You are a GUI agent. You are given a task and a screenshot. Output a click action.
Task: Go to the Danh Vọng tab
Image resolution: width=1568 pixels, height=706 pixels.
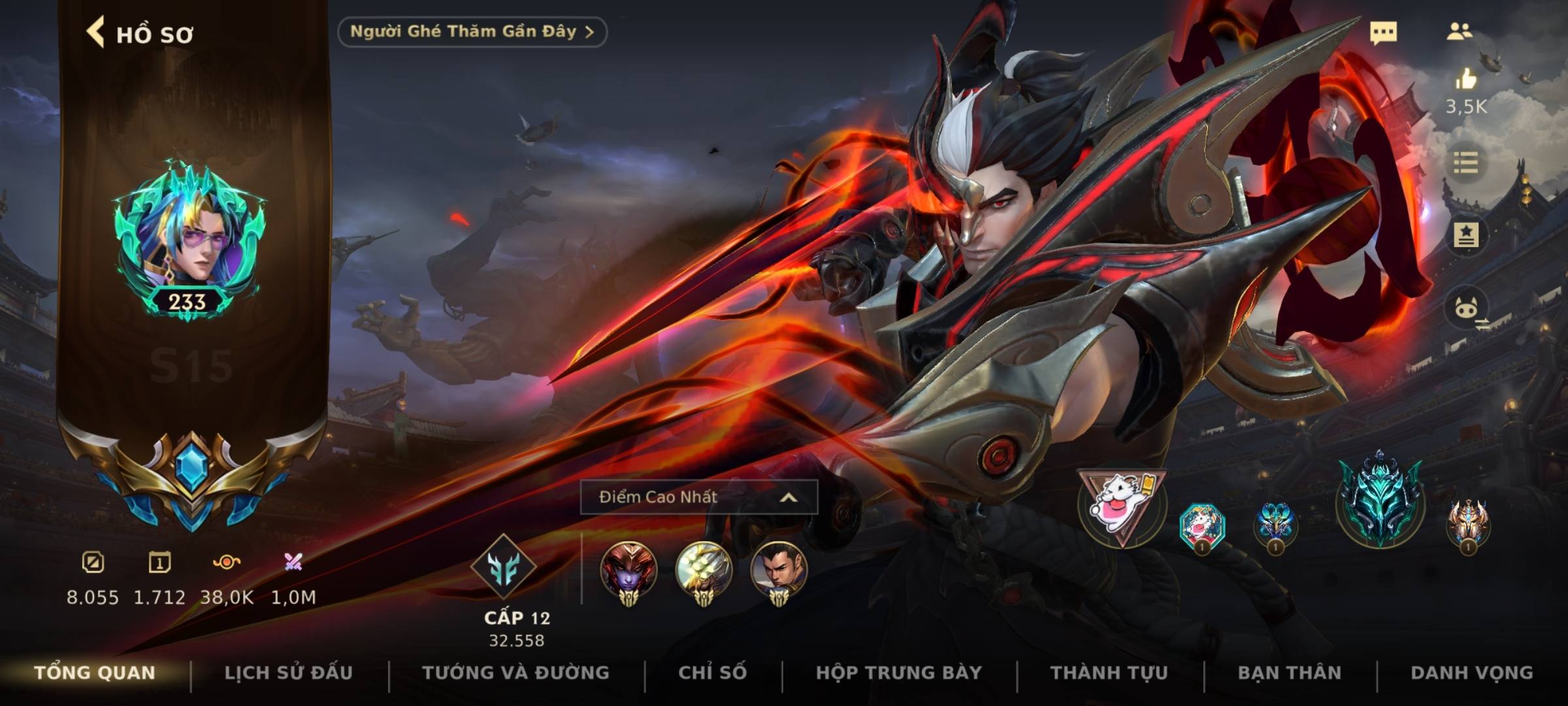[x=1471, y=673]
